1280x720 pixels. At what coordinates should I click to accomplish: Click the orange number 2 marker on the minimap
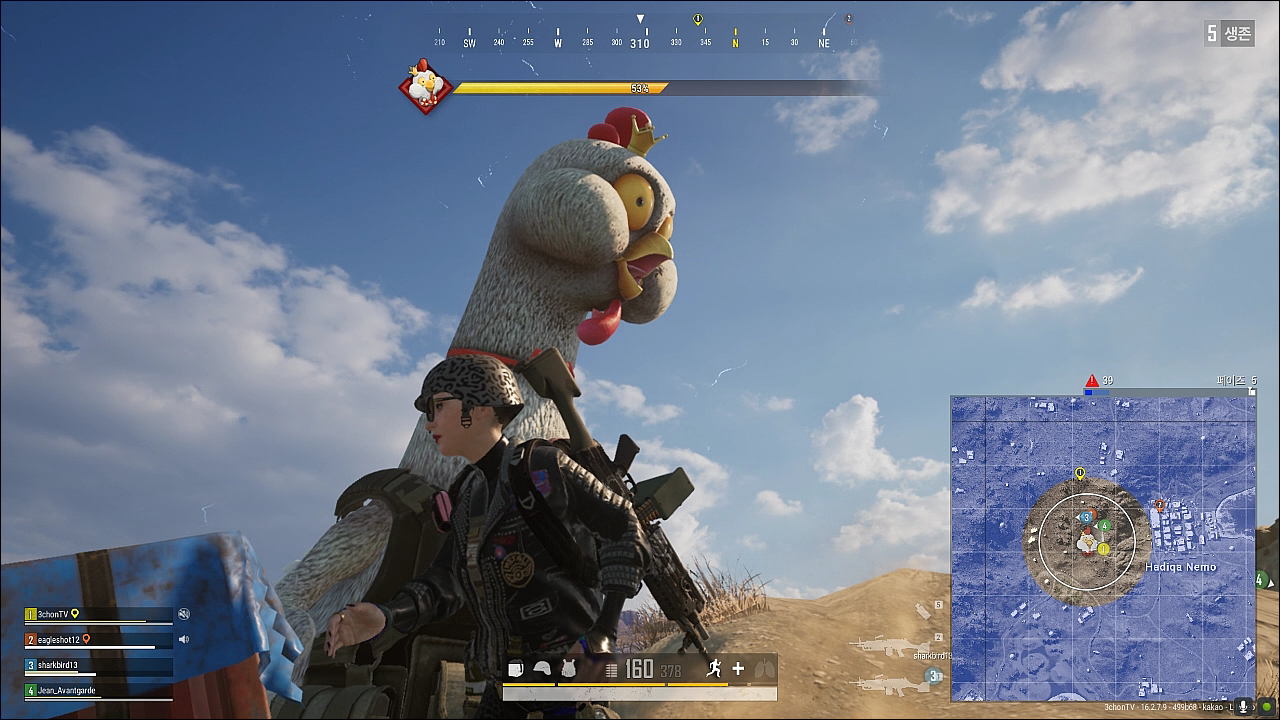point(1159,505)
